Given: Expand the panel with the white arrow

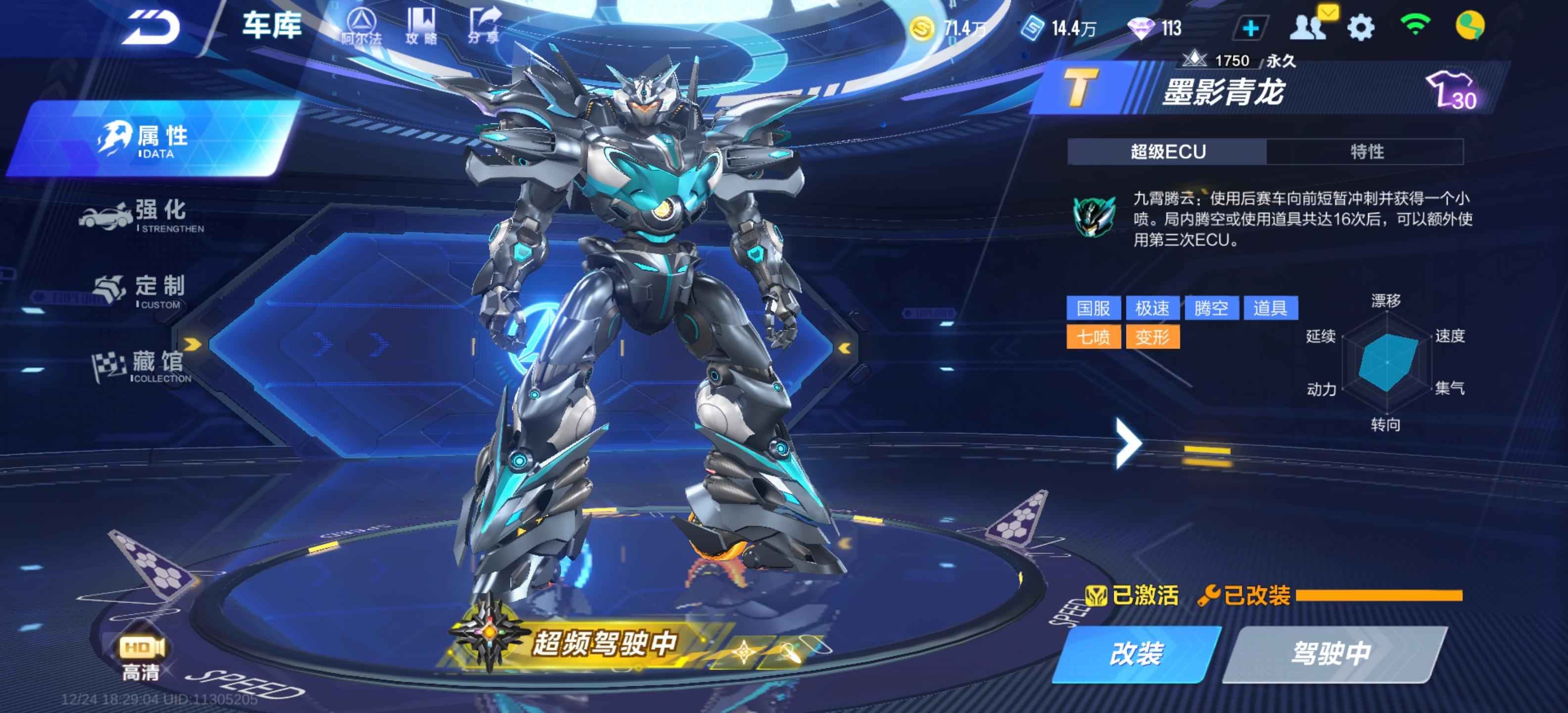Looking at the screenshot, I should pyautogui.click(x=1128, y=443).
